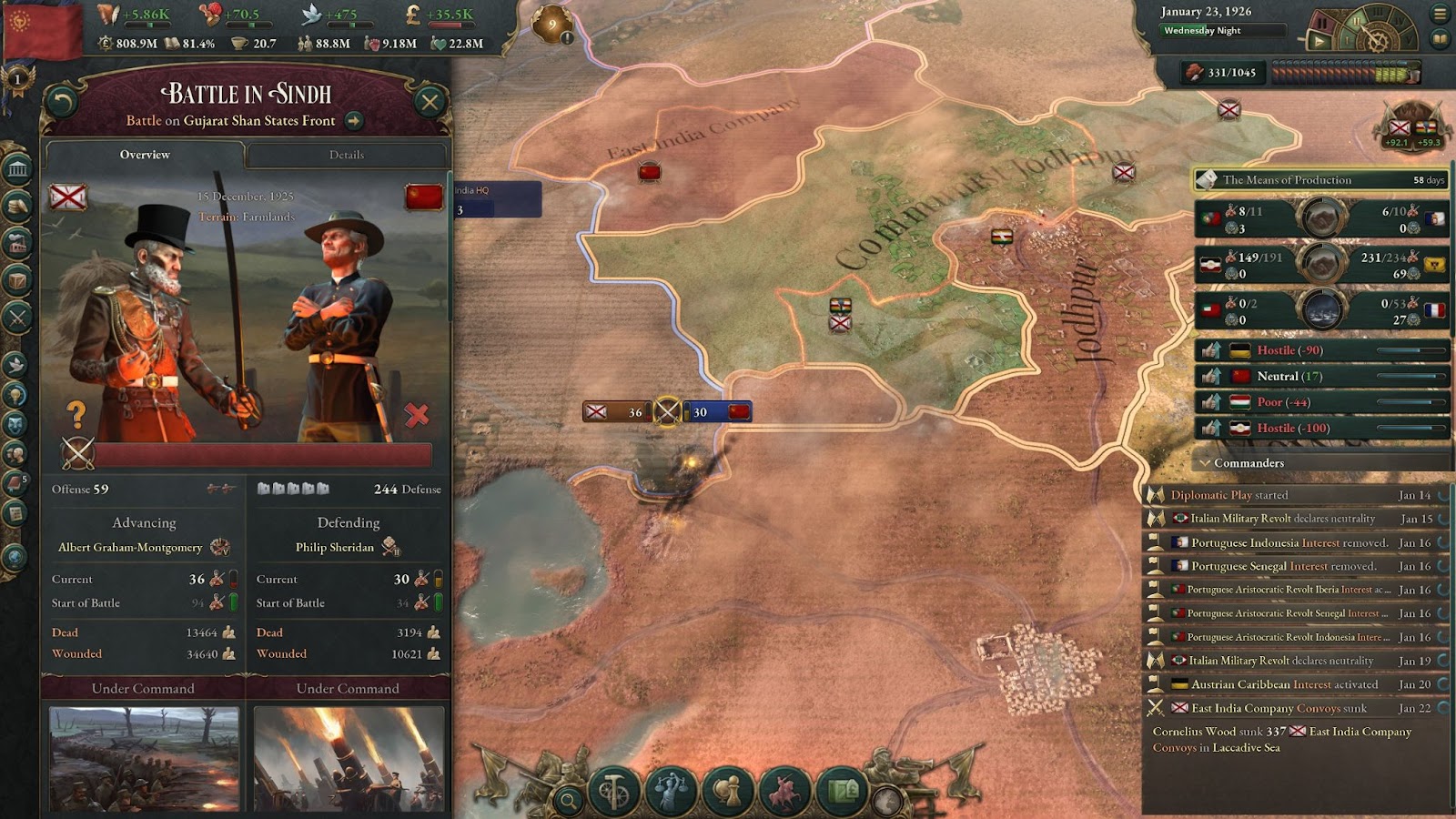
Task: Switch to the Details tab
Action: coord(347,155)
